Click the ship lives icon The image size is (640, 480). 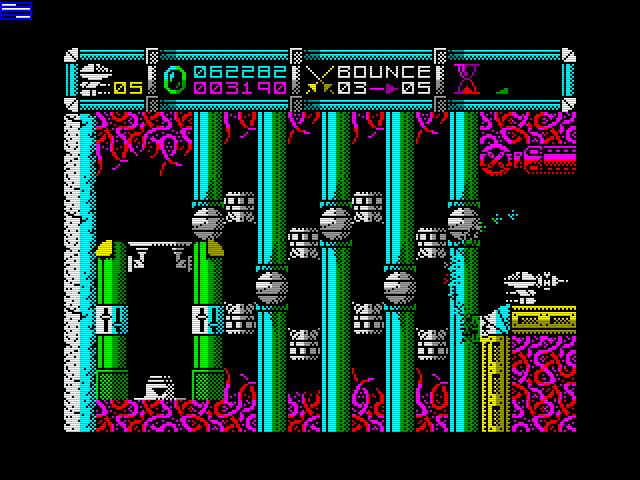[95, 78]
